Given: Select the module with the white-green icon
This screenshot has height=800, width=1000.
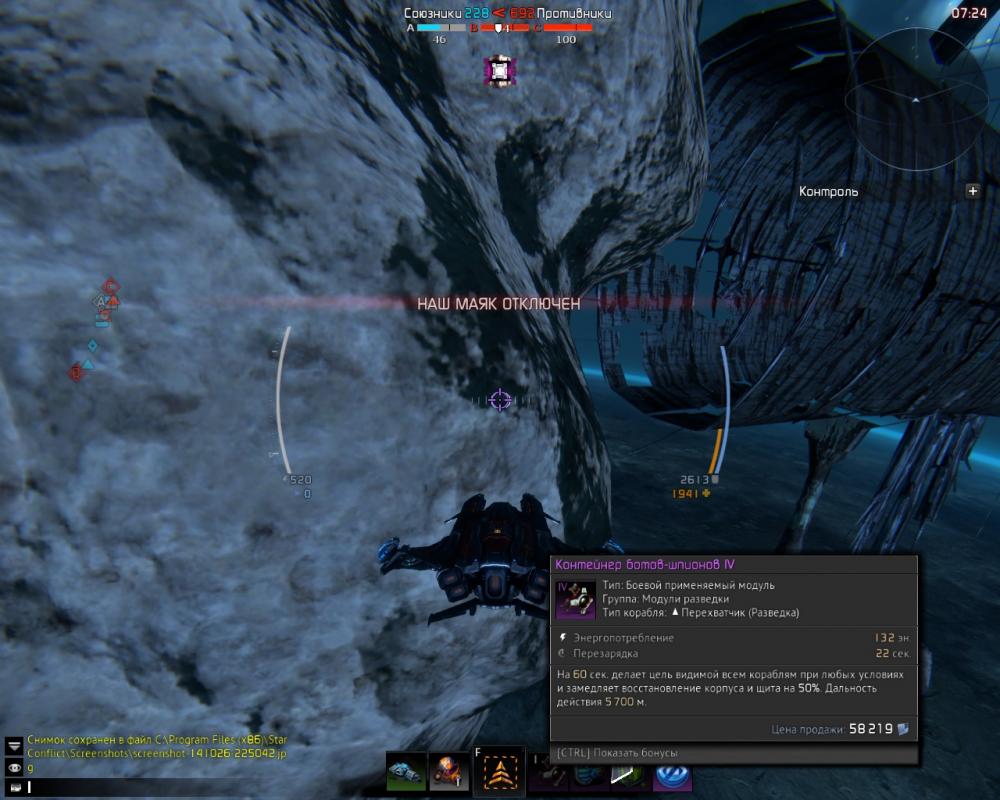Looking at the screenshot, I should (x=627, y=775).
